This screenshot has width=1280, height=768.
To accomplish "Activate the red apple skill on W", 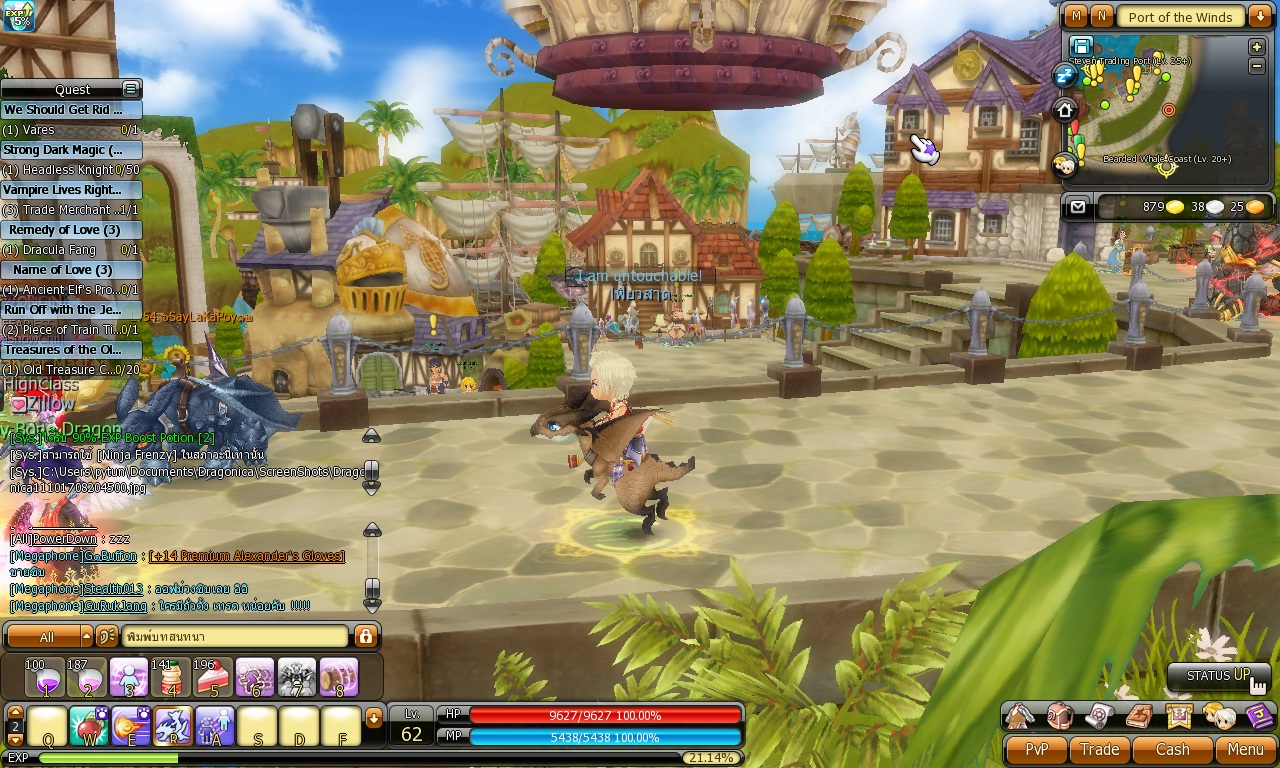I will (89, 726).
